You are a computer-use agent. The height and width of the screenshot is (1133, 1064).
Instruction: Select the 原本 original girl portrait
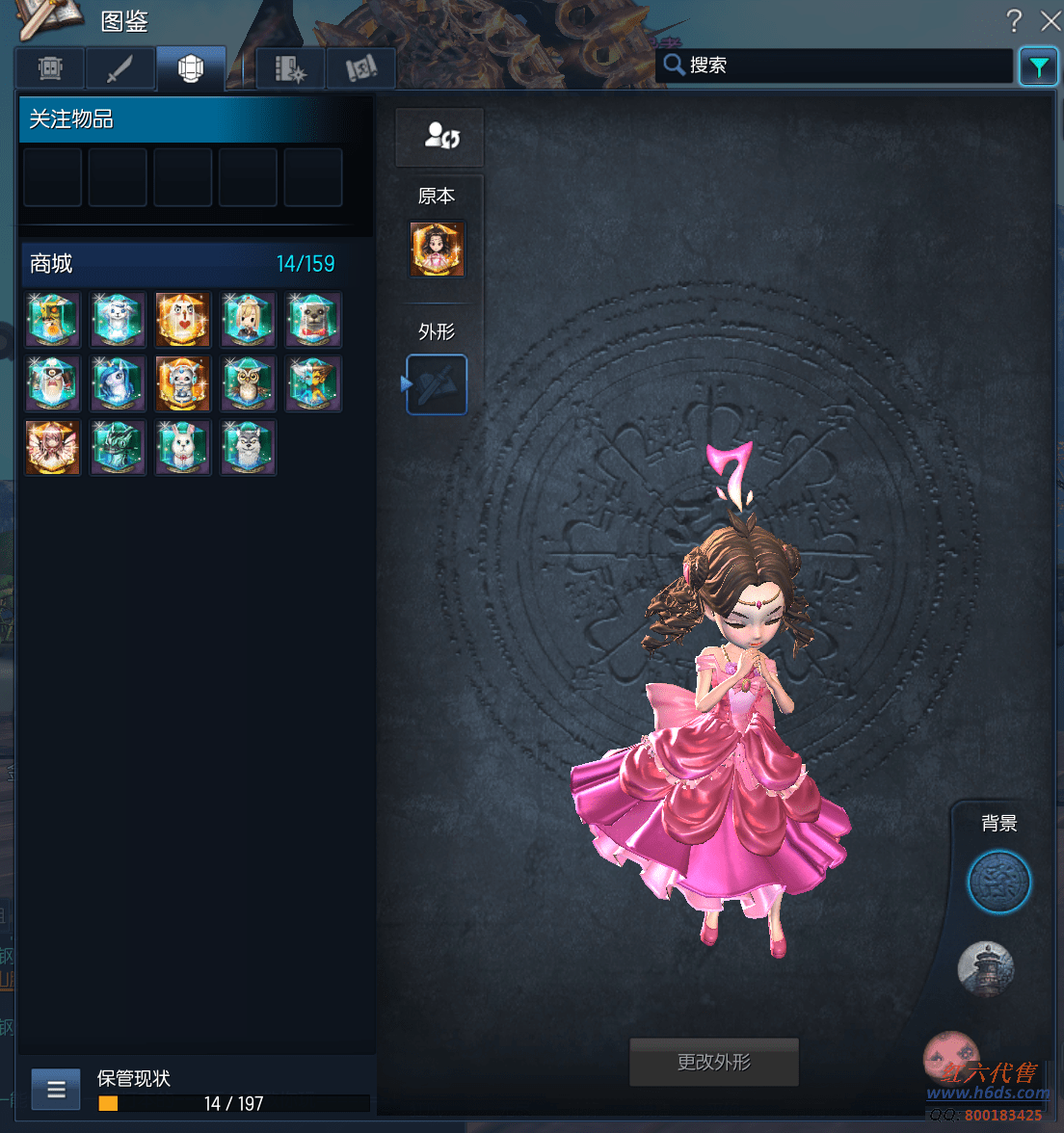pos(437,249)
